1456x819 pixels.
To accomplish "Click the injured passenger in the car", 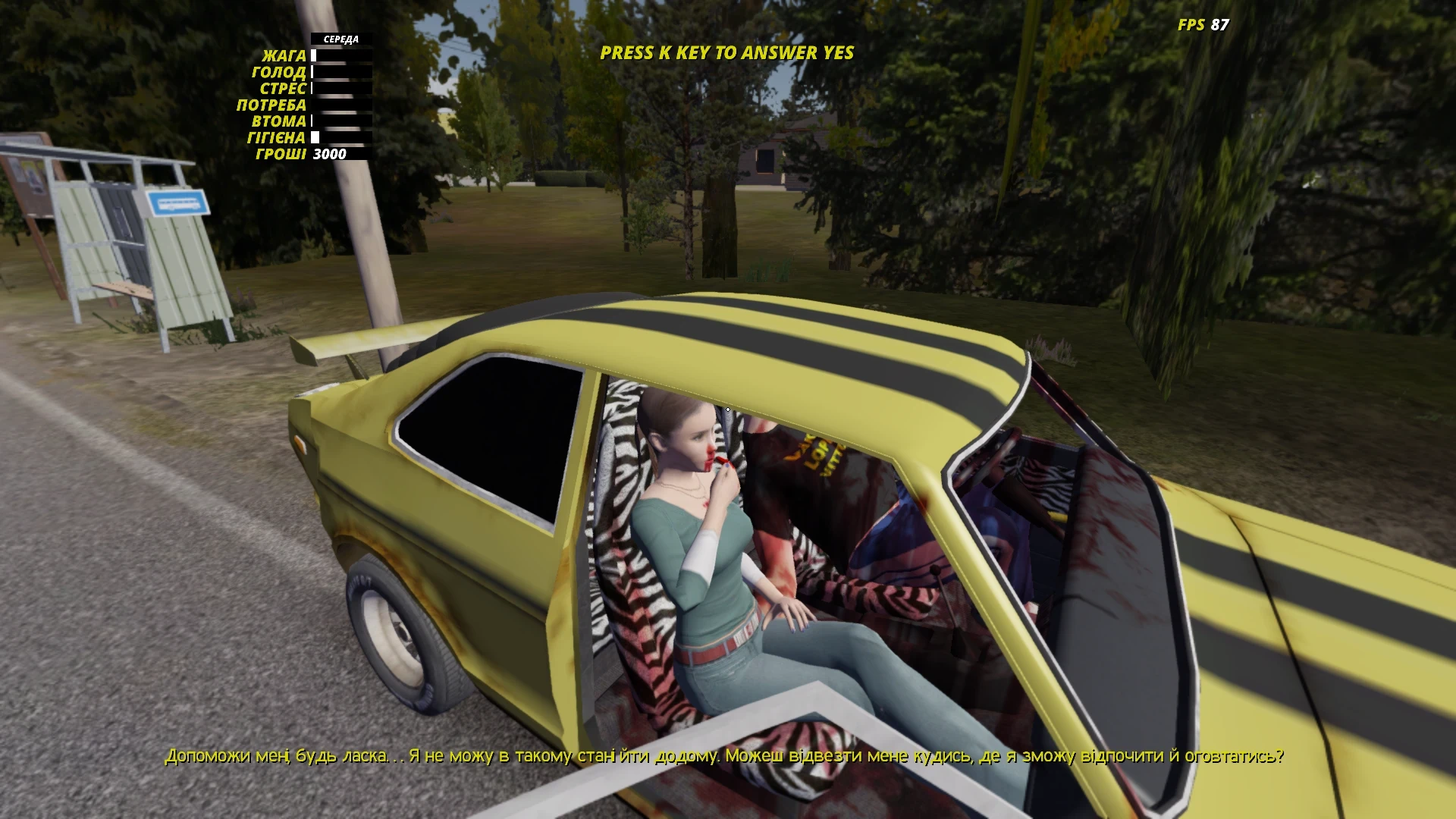I will [x=705, y=531].
